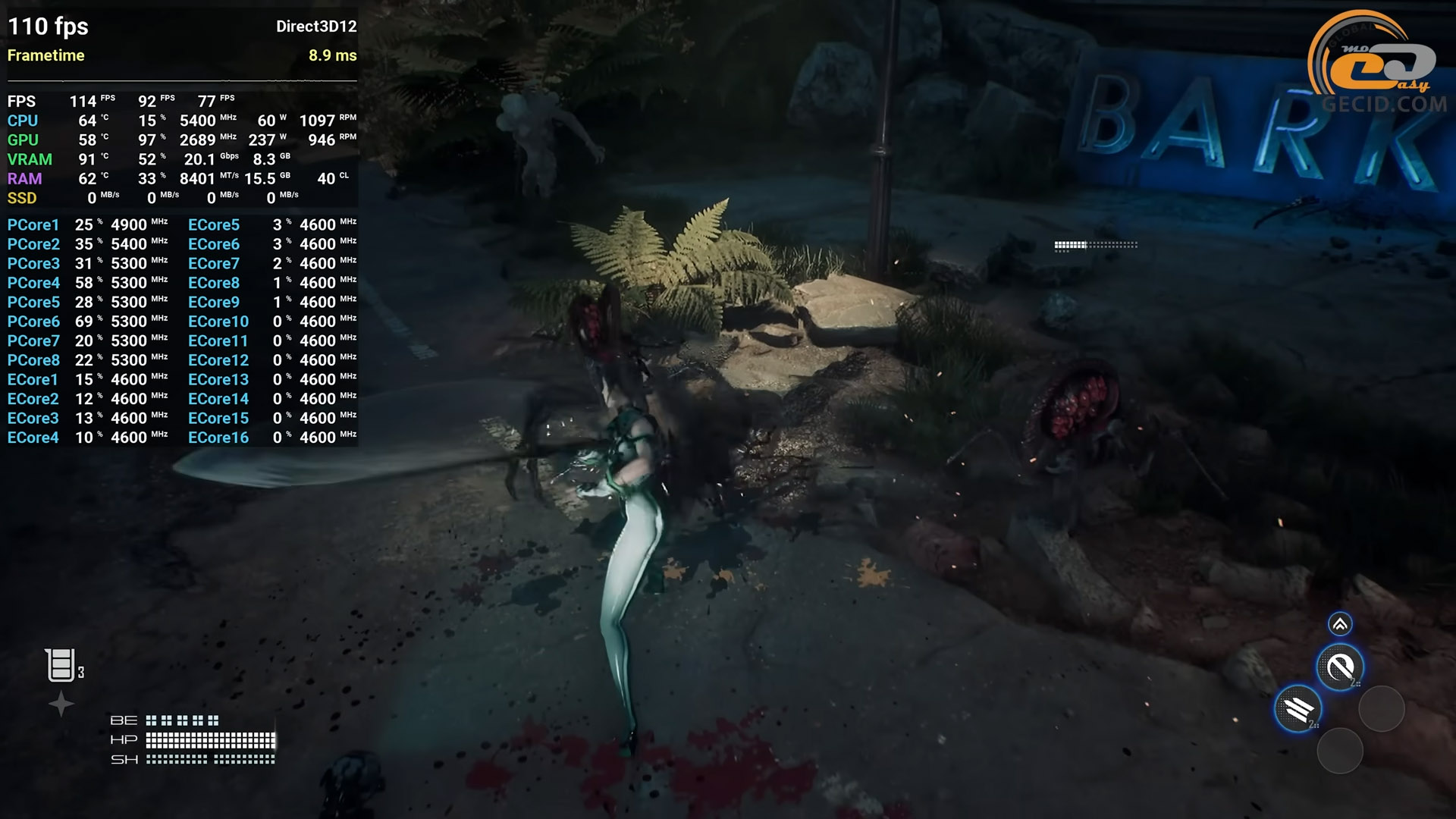This screenshot has width=1456, height=819.
Task: Activate the triple-slash Beta skill
Action: coord(1298,709)
